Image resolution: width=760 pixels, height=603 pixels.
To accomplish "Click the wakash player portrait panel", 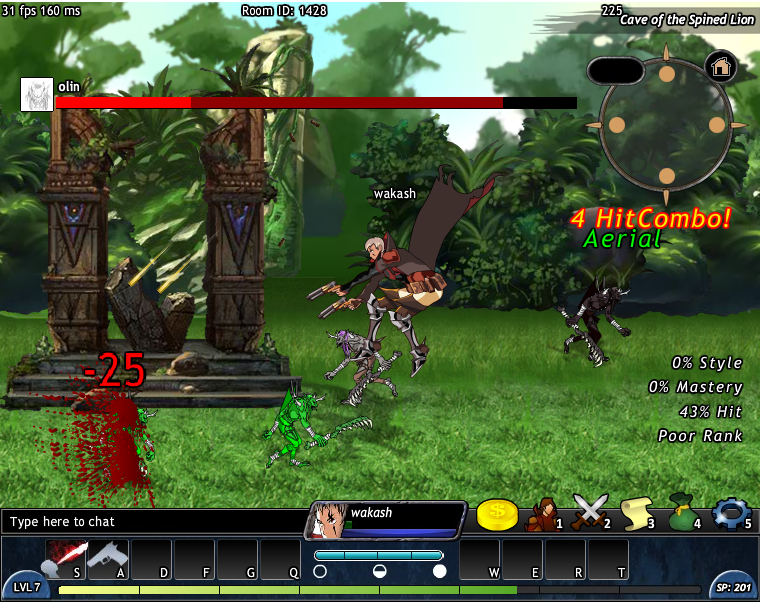I will pyautogui.click(x=386, y=519).
